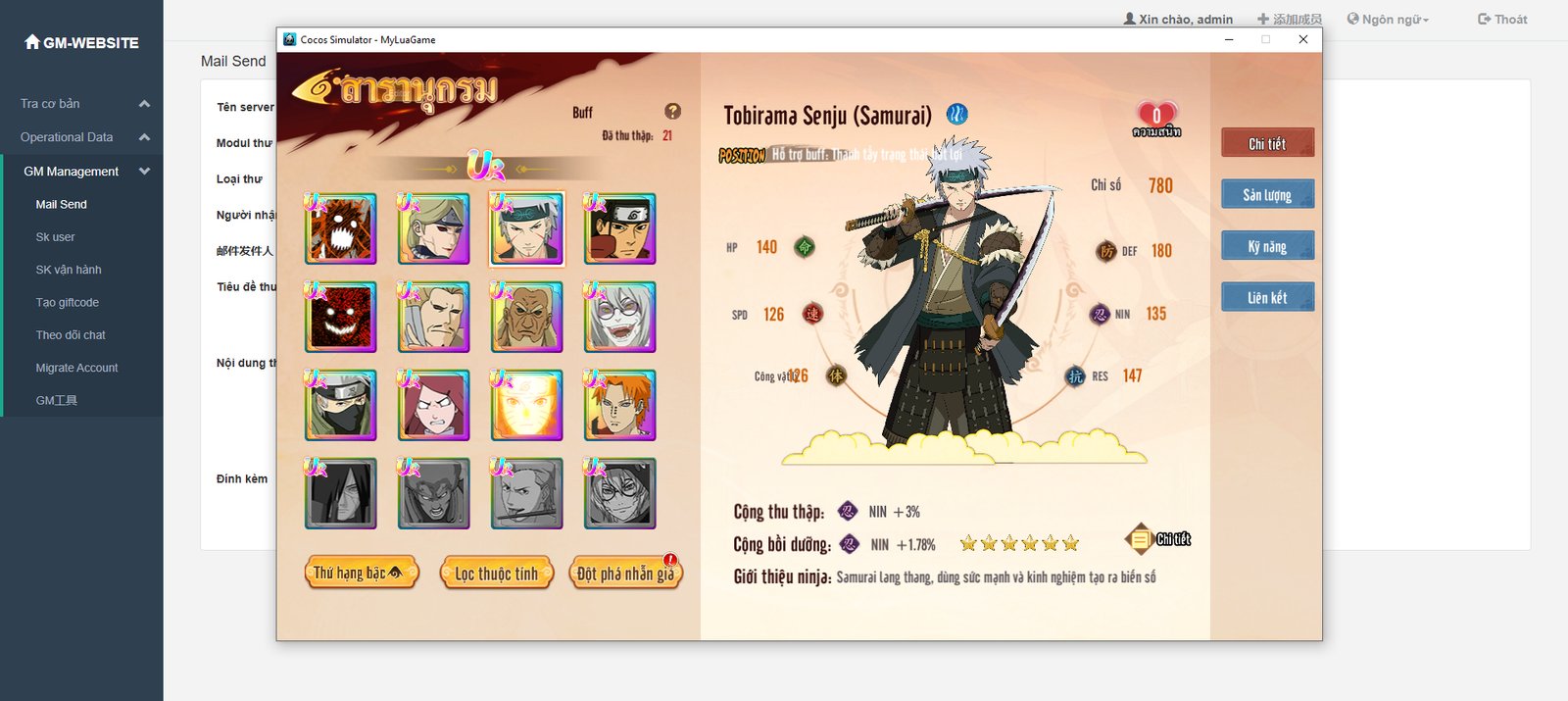Activate the Đột phá nhẫn giả button

625,574
